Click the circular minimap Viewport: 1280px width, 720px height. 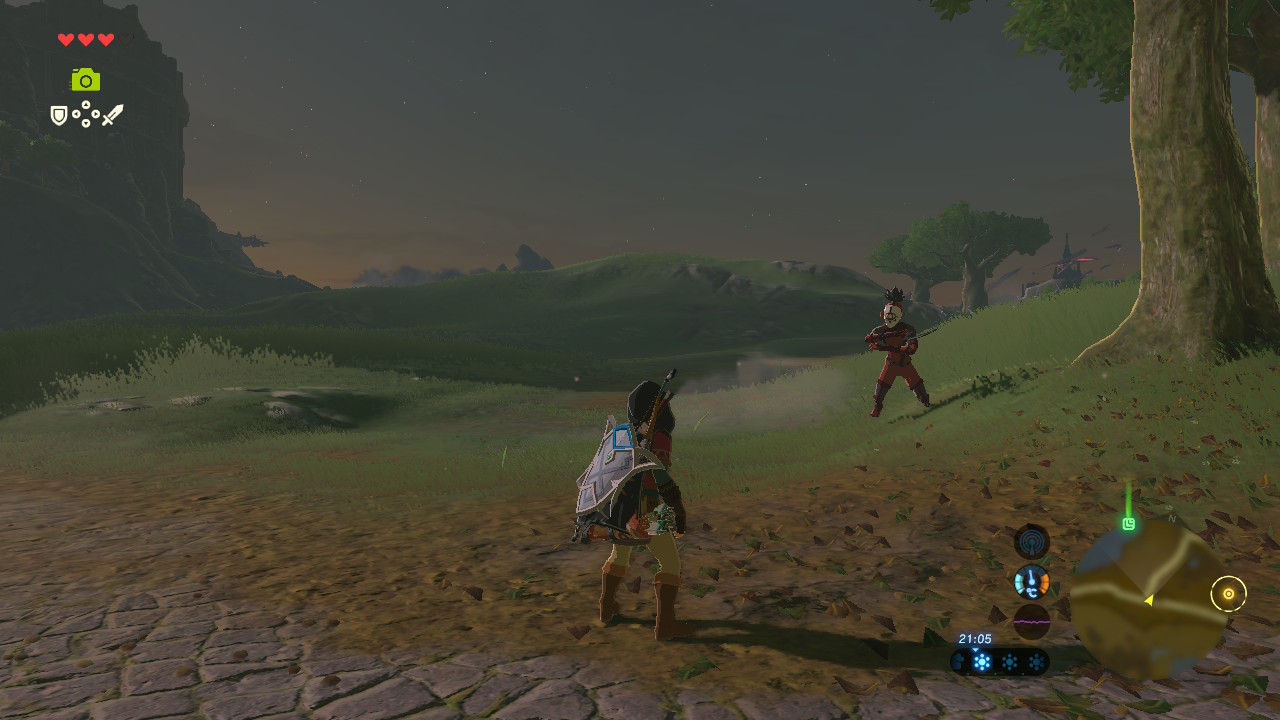(x=1146, y=598)
